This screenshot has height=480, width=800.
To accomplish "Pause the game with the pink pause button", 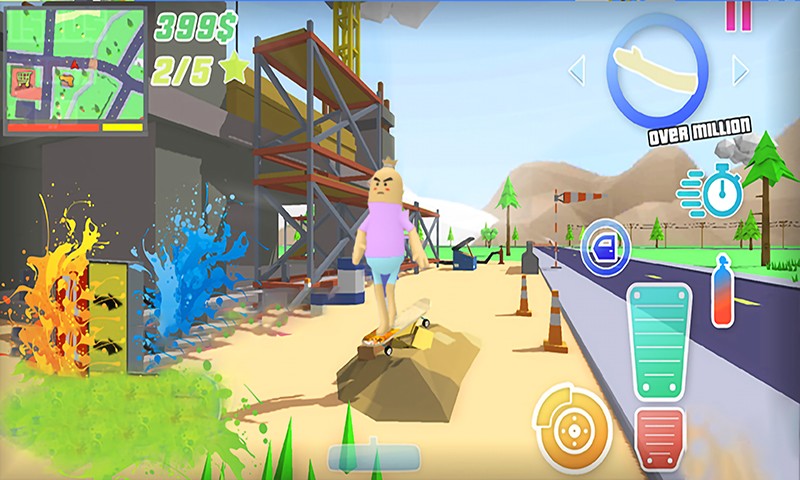I will pos(738,12).
